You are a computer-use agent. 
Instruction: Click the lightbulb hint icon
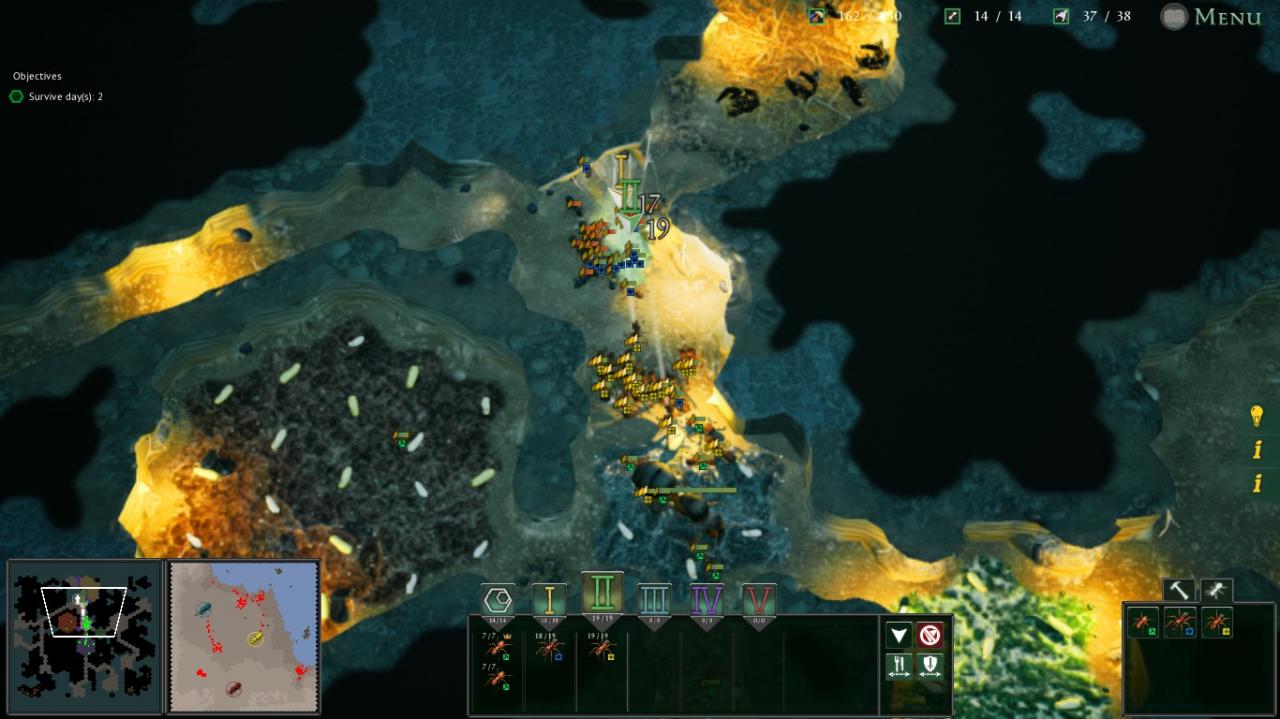(1257, 416)
